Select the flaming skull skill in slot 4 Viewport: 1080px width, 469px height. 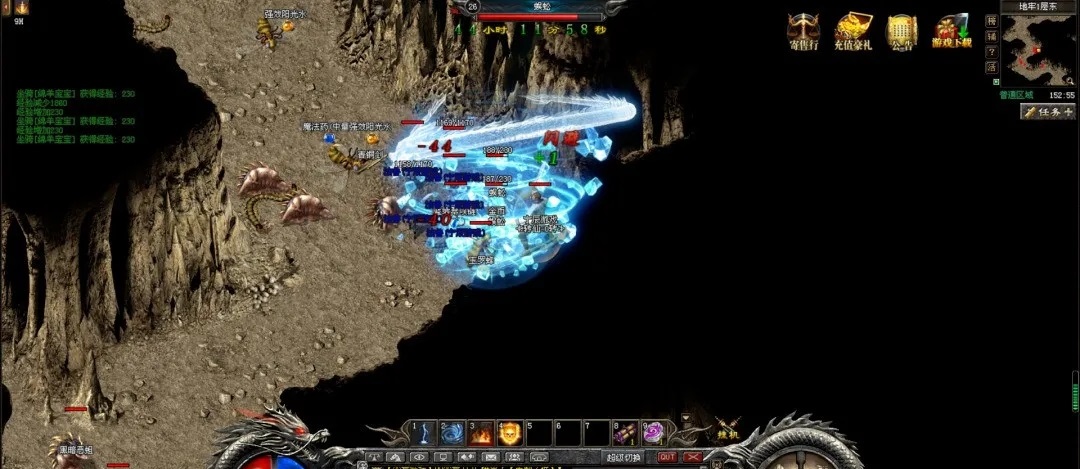(x=510, y=433)
